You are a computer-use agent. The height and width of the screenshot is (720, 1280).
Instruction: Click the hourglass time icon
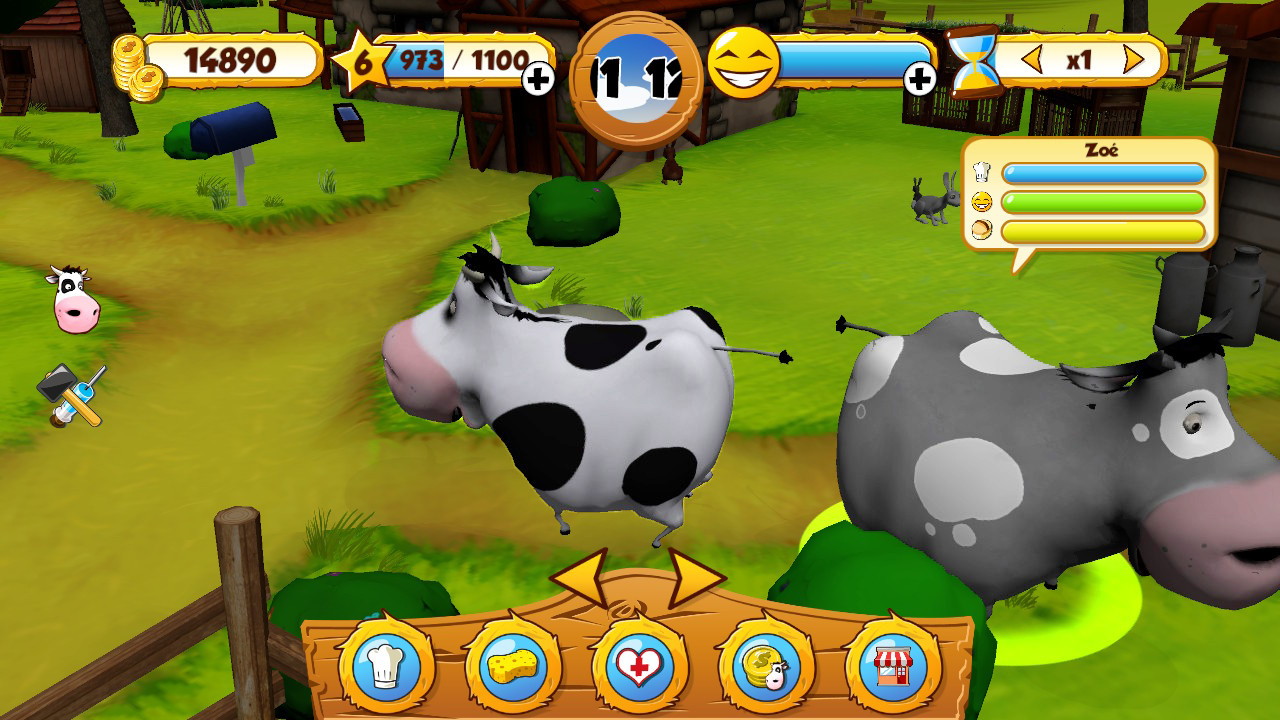pyautogui.click(x=974, y=61)
